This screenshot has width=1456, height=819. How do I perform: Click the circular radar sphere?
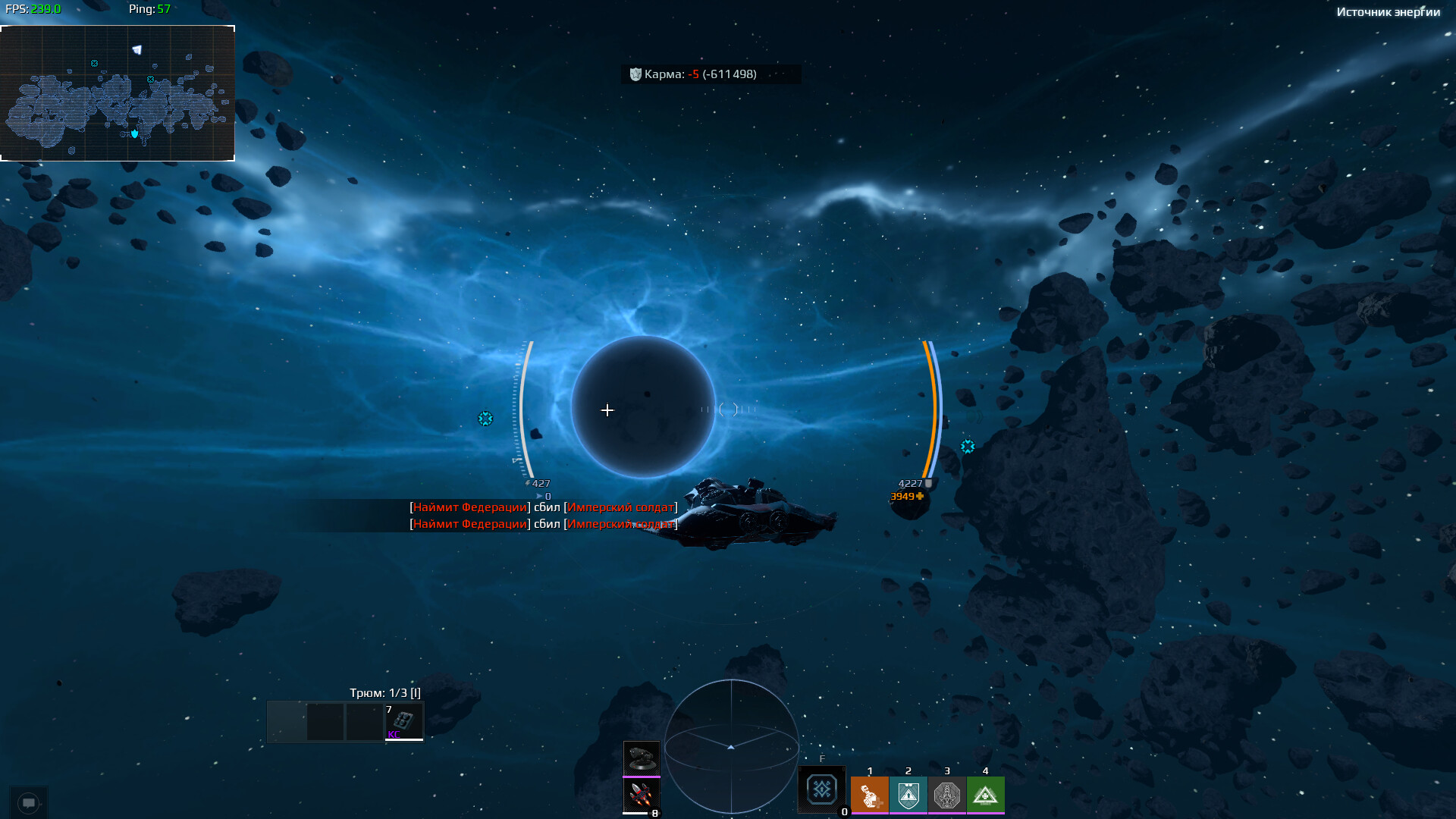[x=731, y=747]
